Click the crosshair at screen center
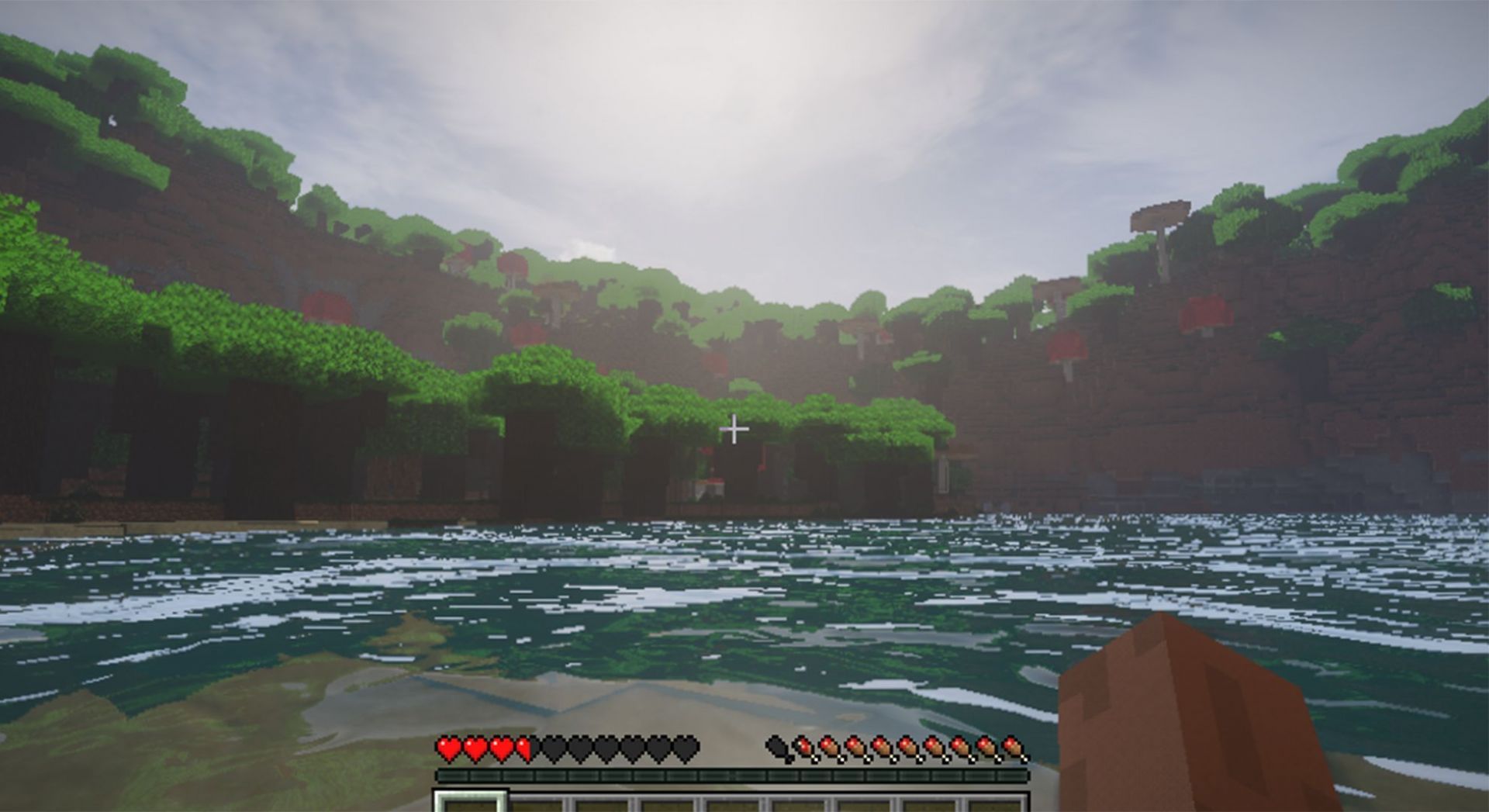The image size is (1489, 812). pos(734,427)
